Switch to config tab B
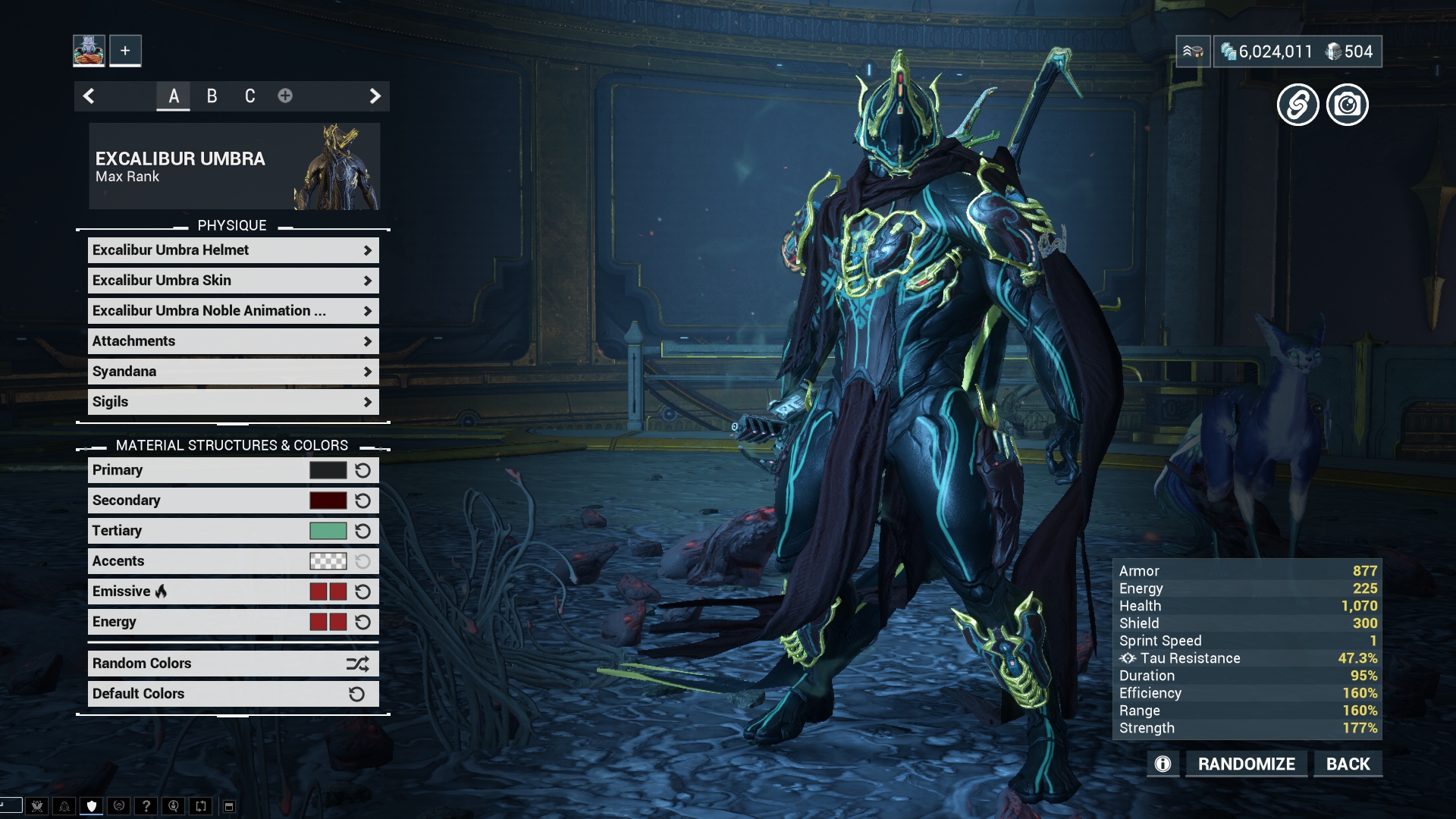Image resolution: width=1456 pixels, height=819 pixels. 211,96
